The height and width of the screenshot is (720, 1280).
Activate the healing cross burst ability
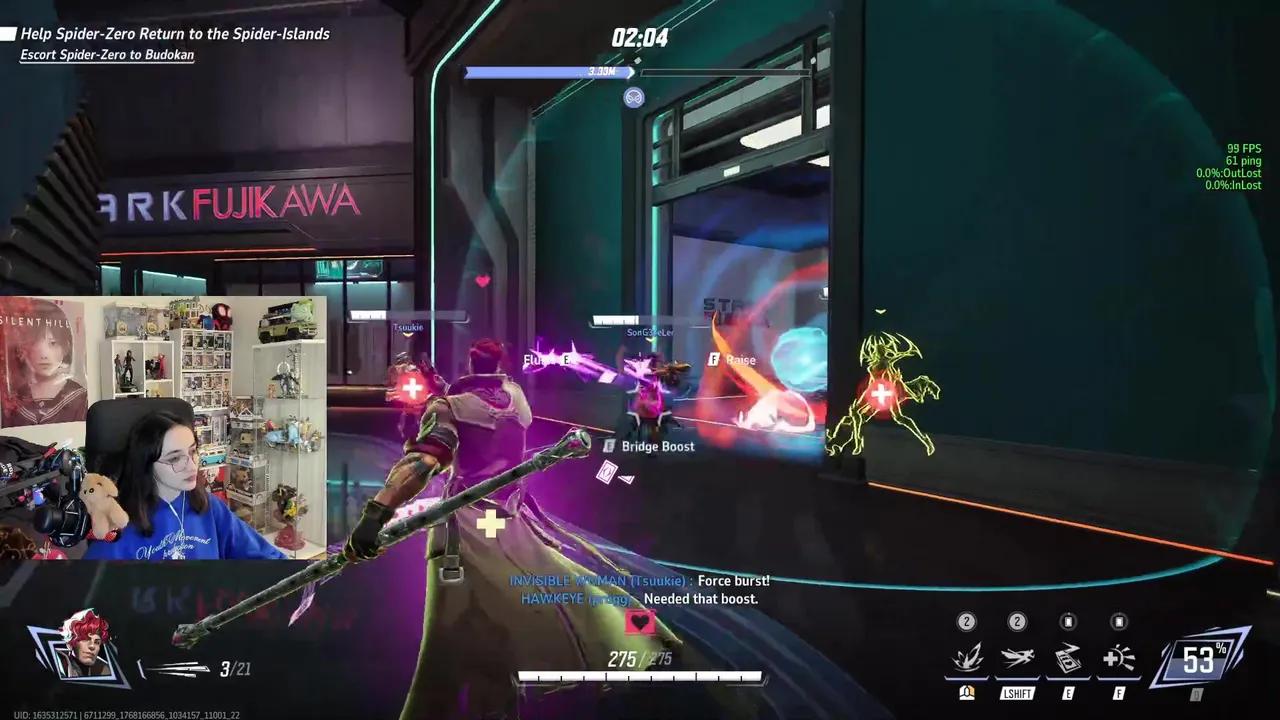click(1119, 659)
